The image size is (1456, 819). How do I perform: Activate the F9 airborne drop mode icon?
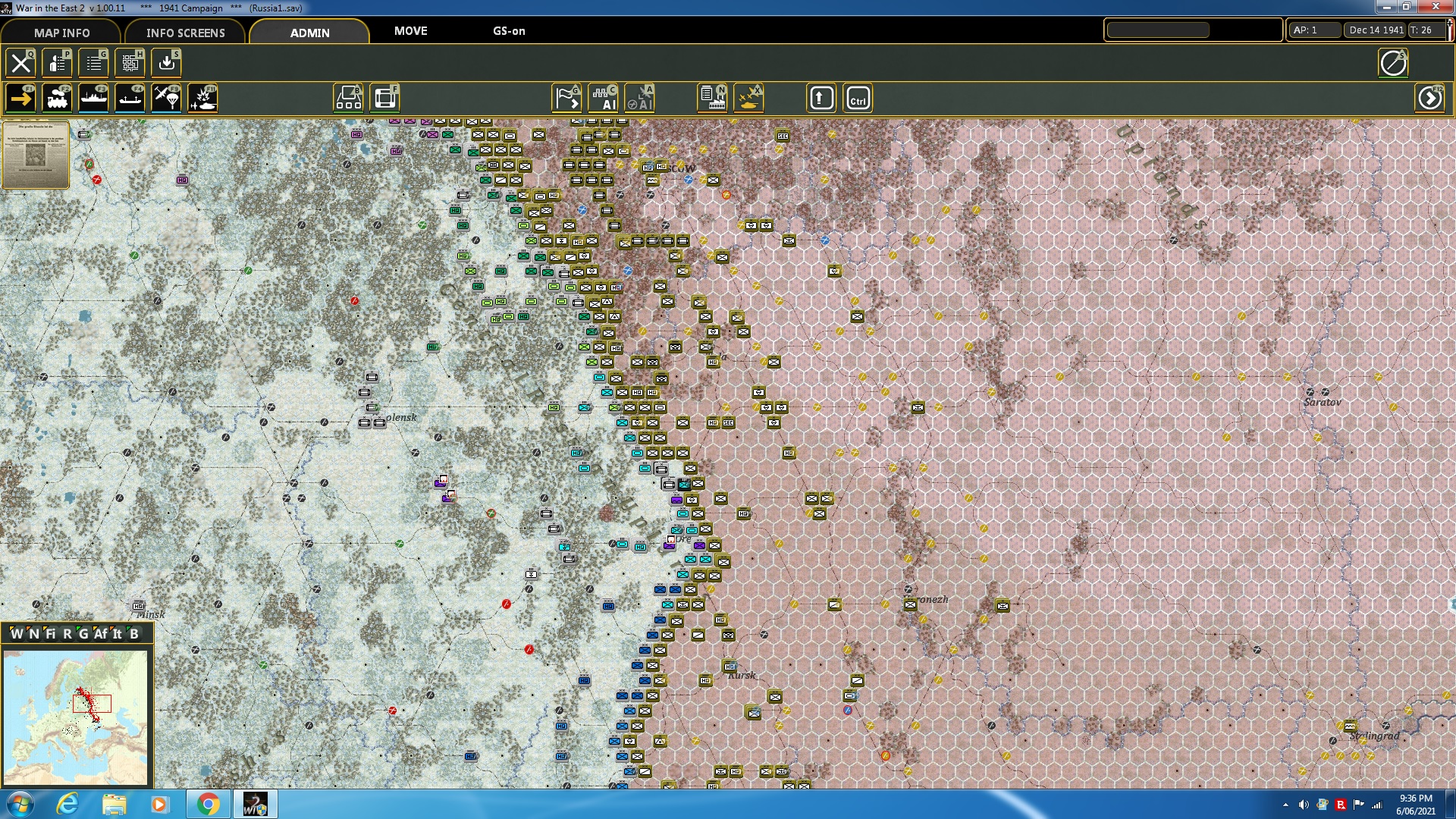coord(166,97)
